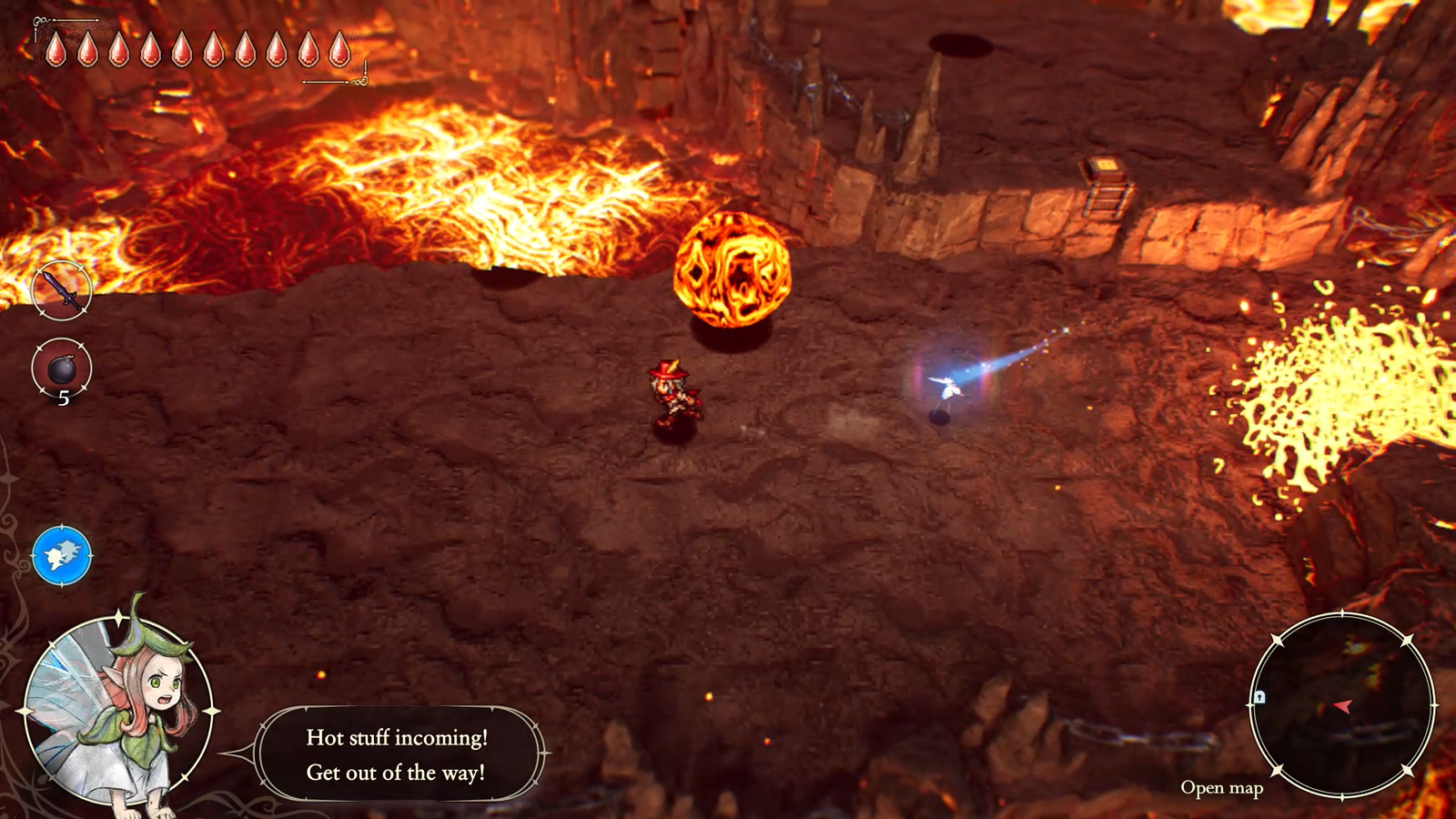Advance the fairy's warning dialogue bubble
The width and height of the screenshot is (1456, 819).
tap(397, 754)
